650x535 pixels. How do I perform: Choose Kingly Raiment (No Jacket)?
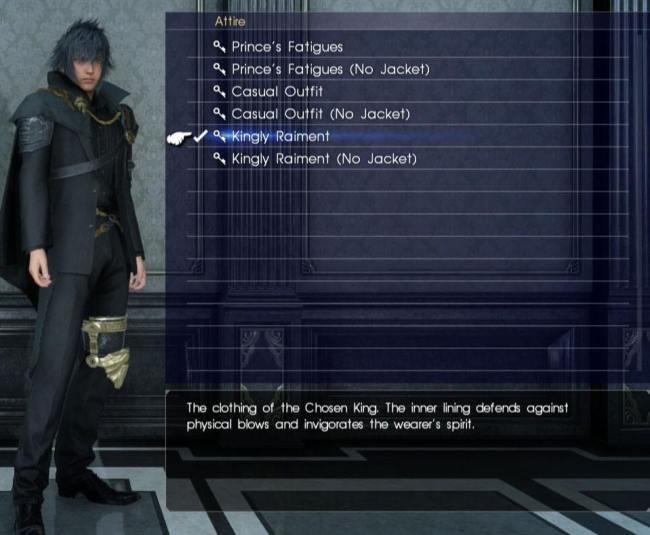323,159
